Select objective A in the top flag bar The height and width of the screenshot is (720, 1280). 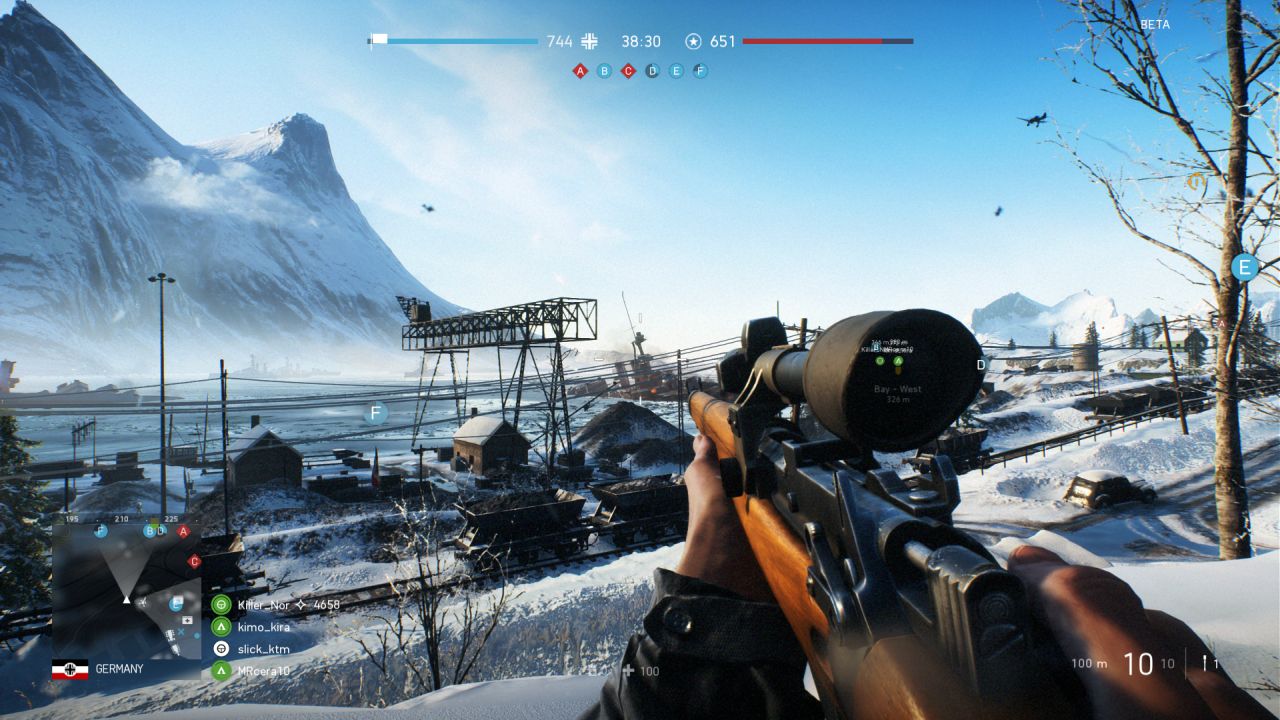(580, 71)
